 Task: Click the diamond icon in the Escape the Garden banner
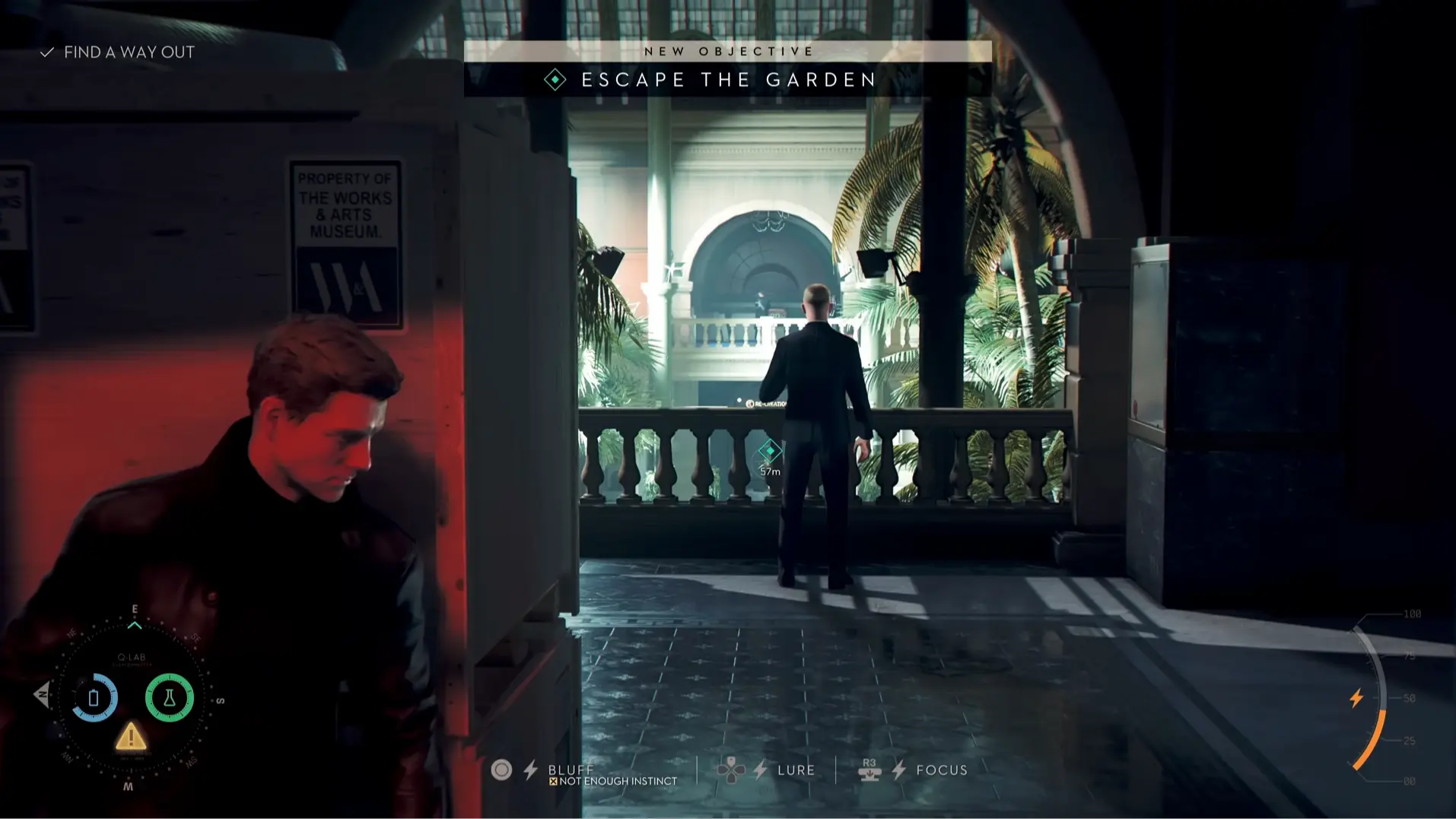[x=556, y=78]
